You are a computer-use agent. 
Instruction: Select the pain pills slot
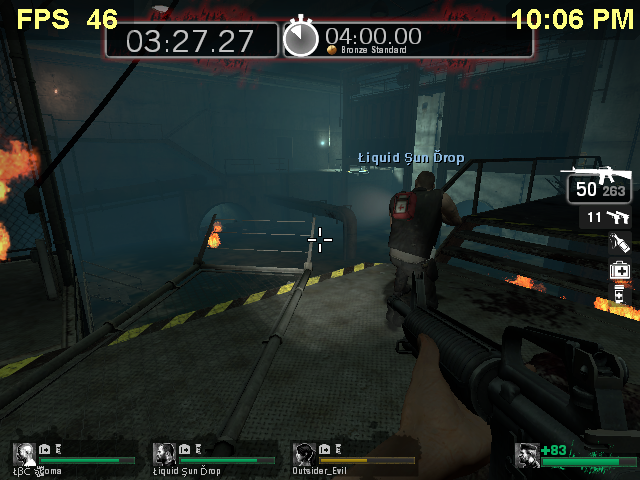click(620, 294)
